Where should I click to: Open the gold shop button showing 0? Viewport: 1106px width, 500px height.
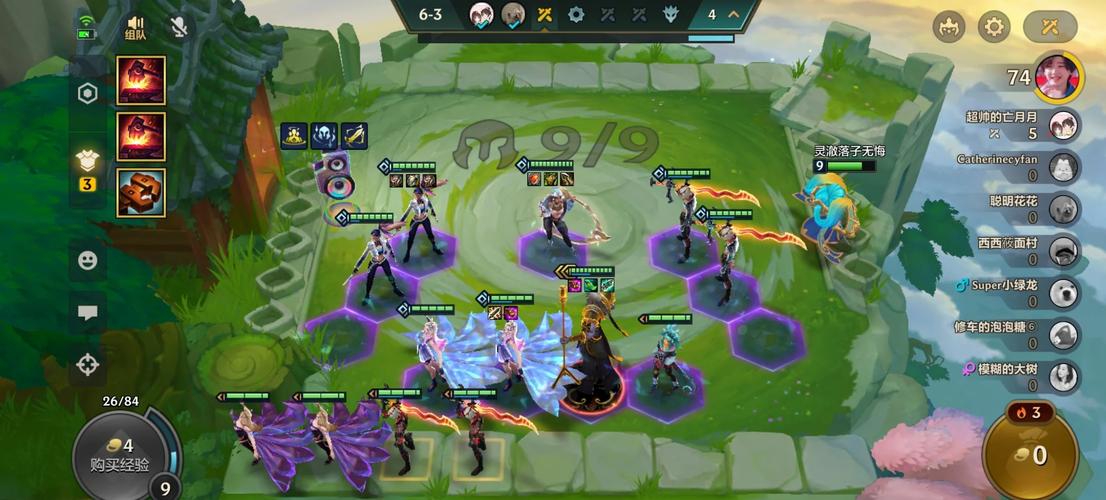(x=1029, y=455)
